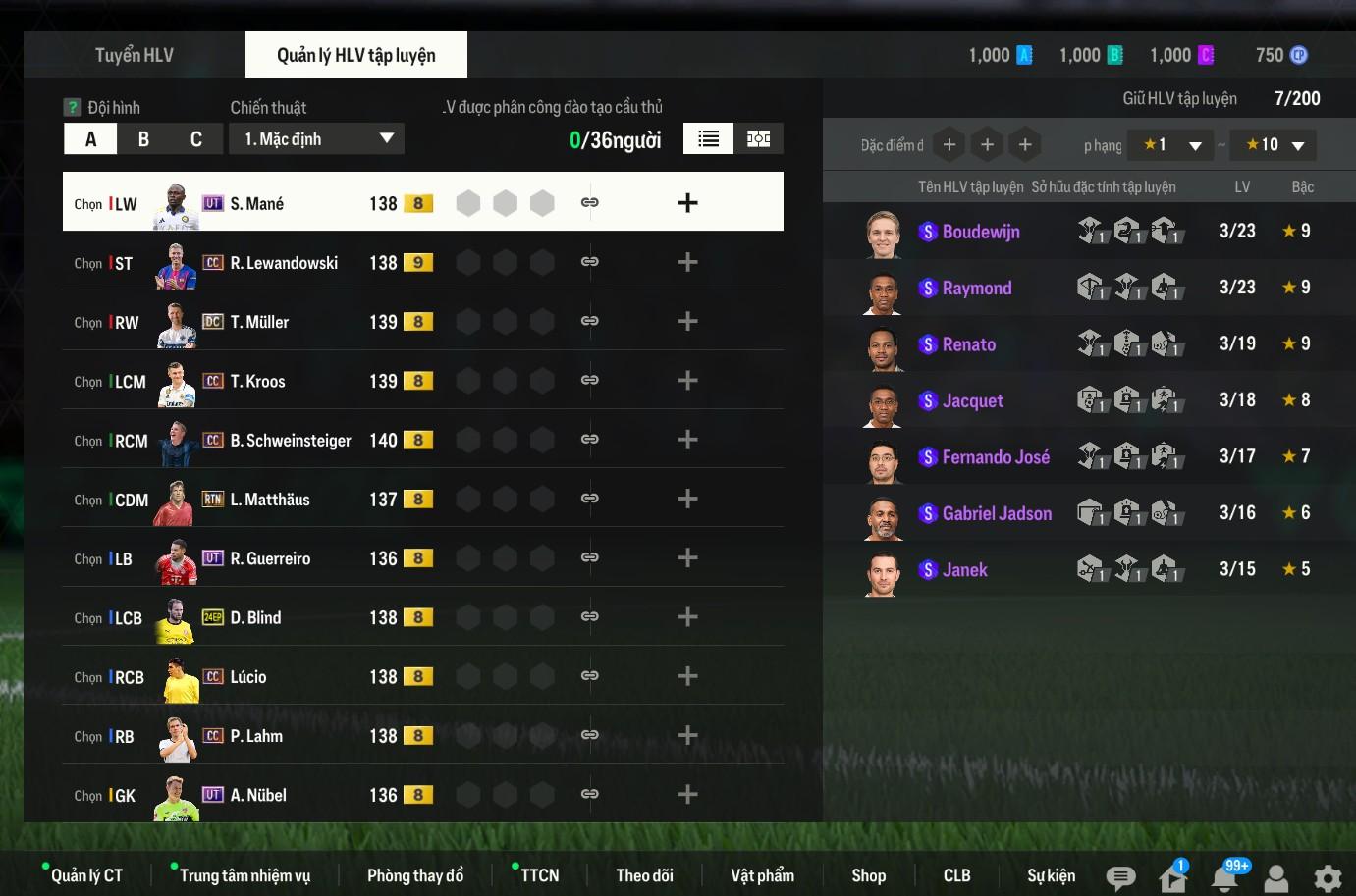Select squad C formation tab

point(196,139)
